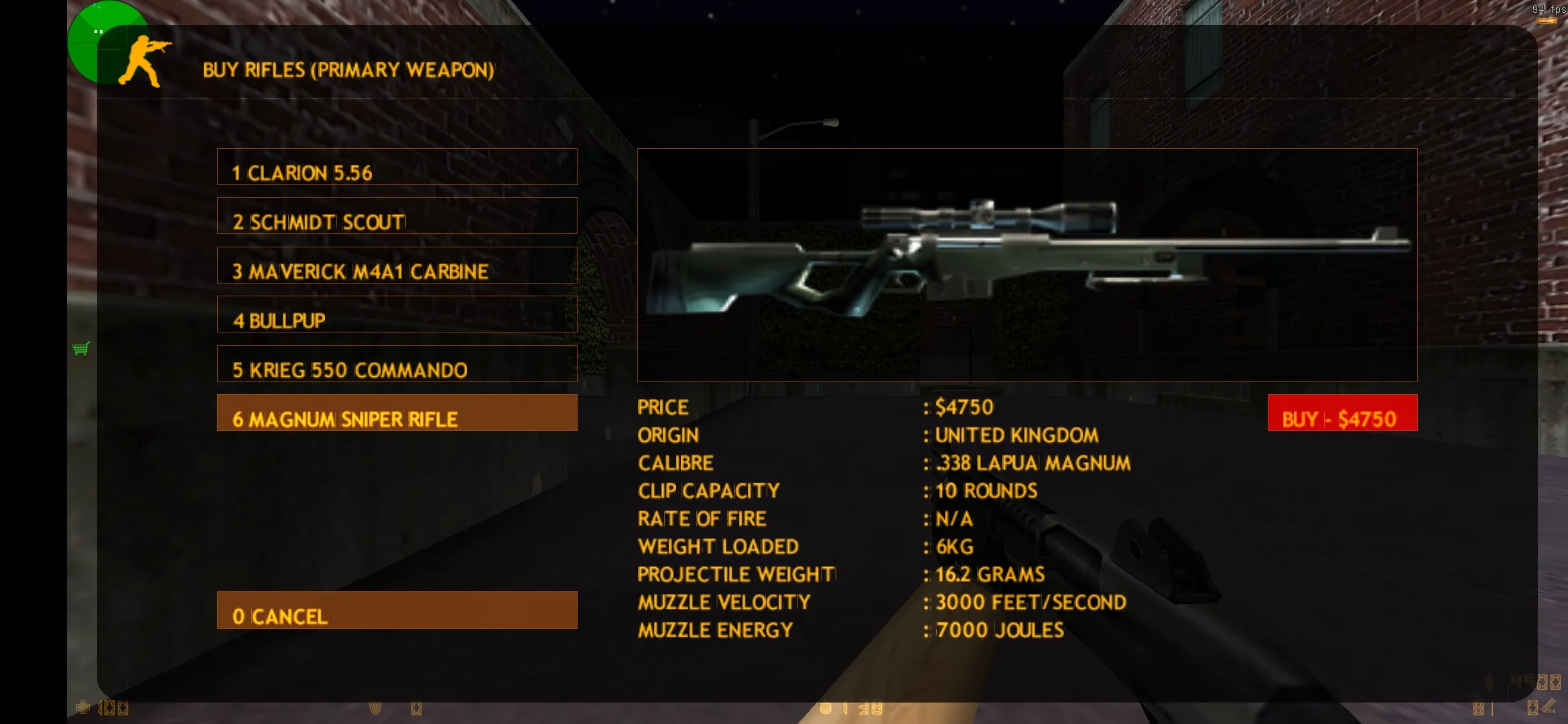Select the Bullpup rifle option
This screenshot has height=724, width=1568.
(397, 314)
